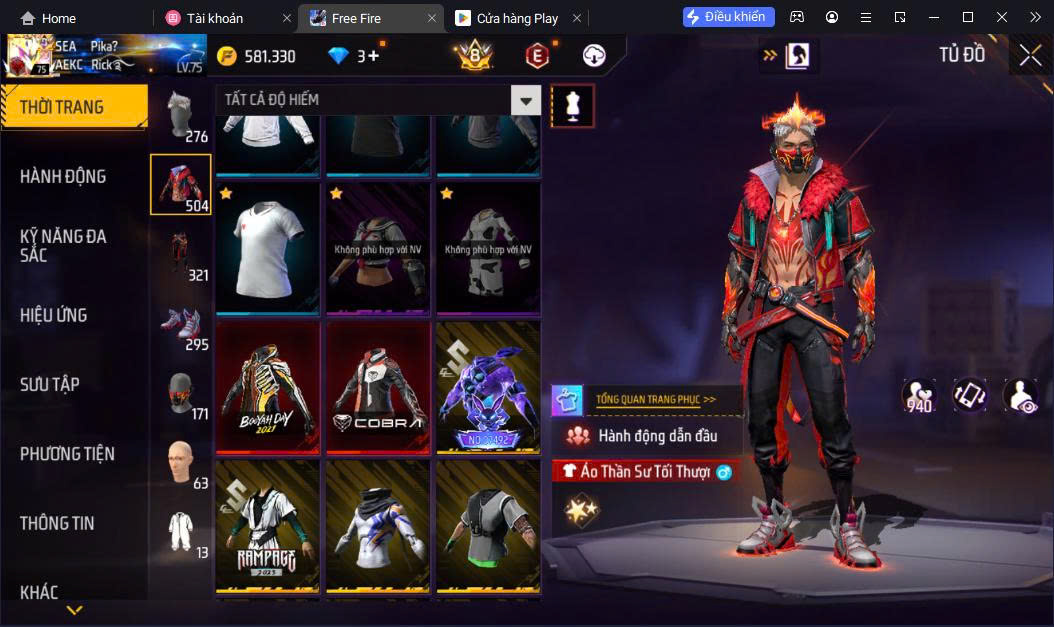The height and width of the screenshot is (627, 1054).
Task: Switch to the Cửa hàng Play tab
Action: pyautogui.click(x=518, y=18)
